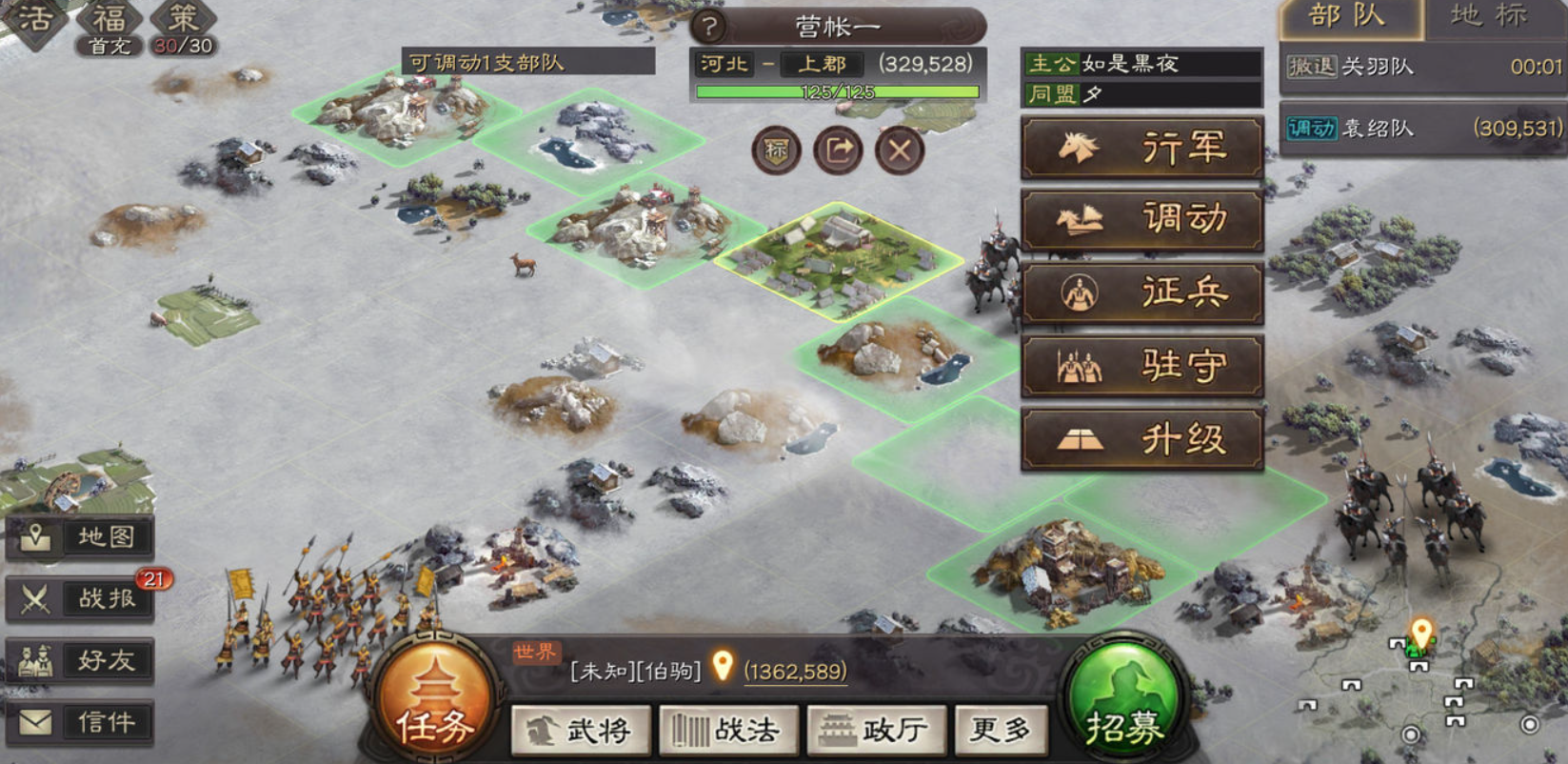This screenshot has height=764, width=1568.
Task: Select the 征兵 (Conscript) action
Action: 1141,293
